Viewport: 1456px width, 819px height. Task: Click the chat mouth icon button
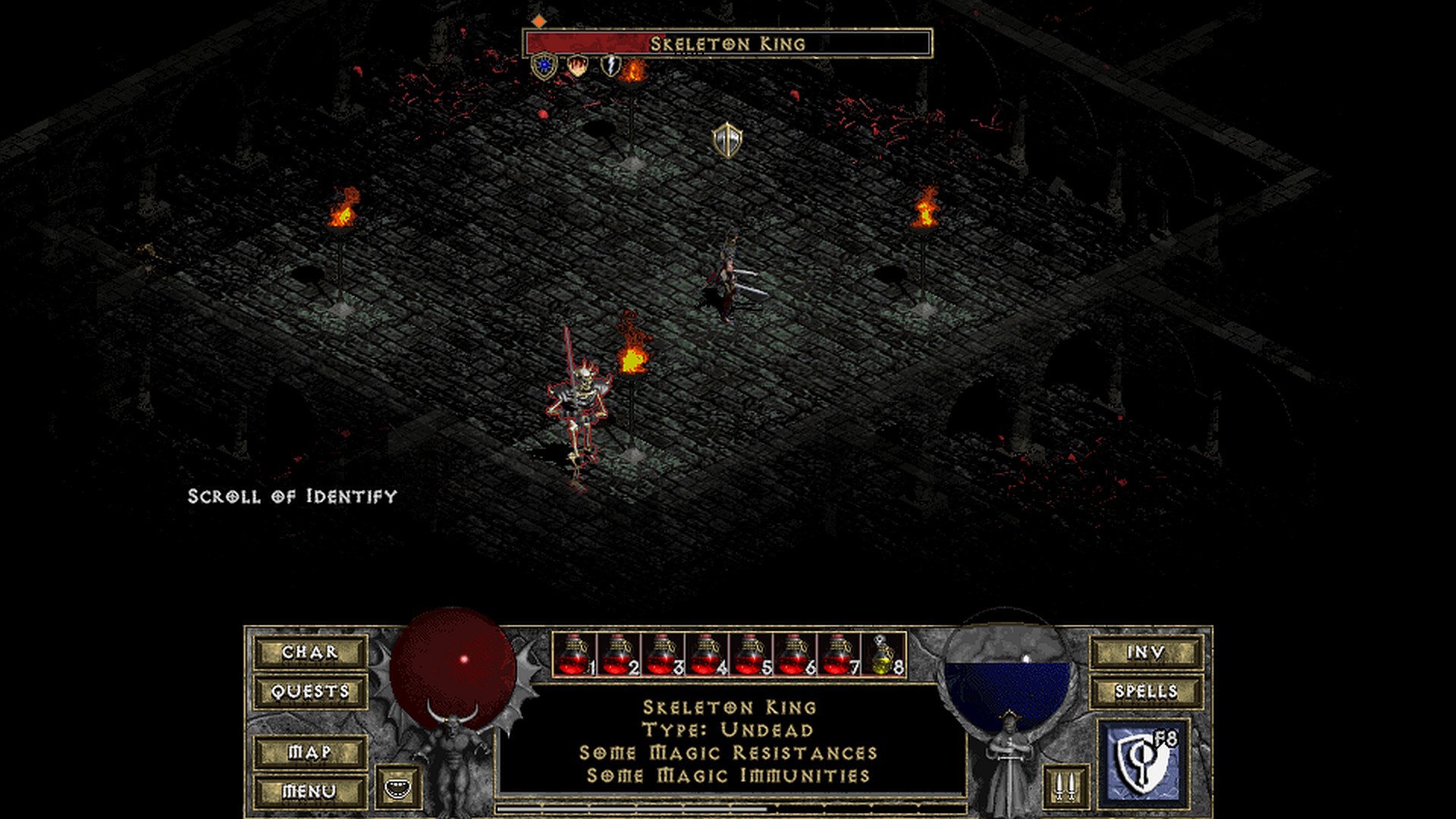click(397, 787)
